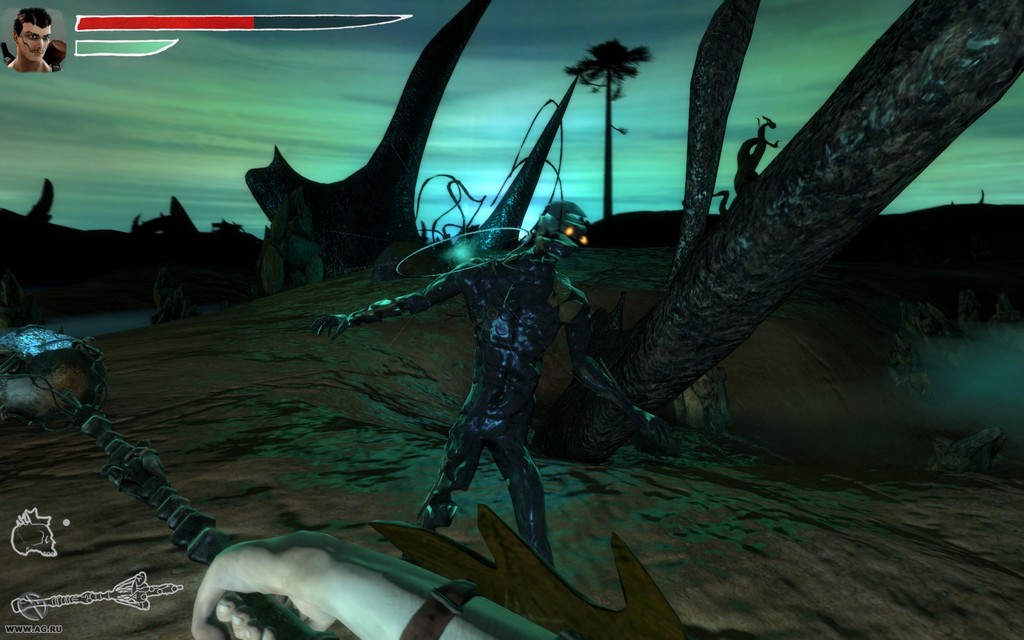
Task: Select the white skull creature outline icon
Action: [33, 532]
